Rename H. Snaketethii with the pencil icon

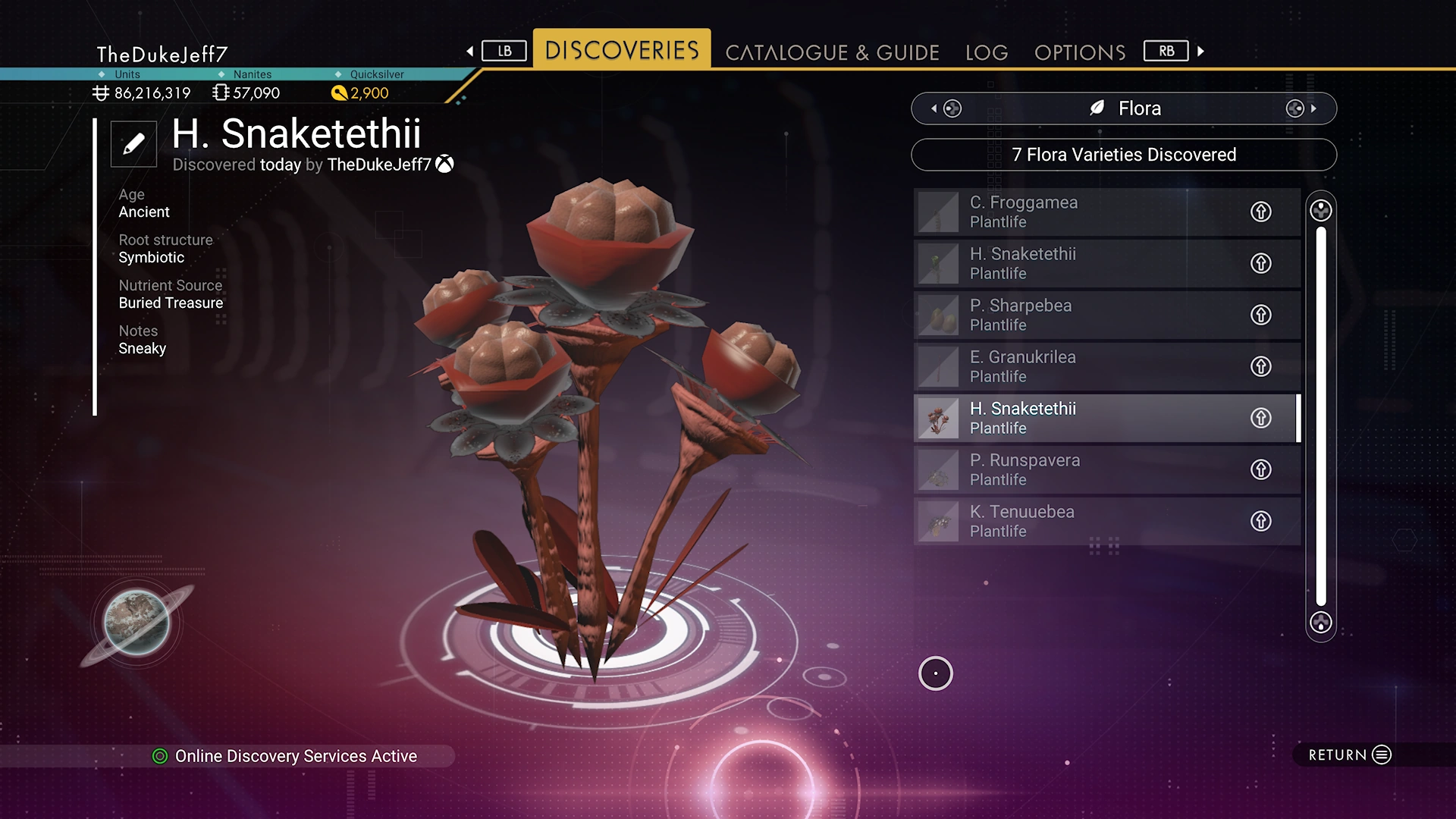(x=133, y=143)
